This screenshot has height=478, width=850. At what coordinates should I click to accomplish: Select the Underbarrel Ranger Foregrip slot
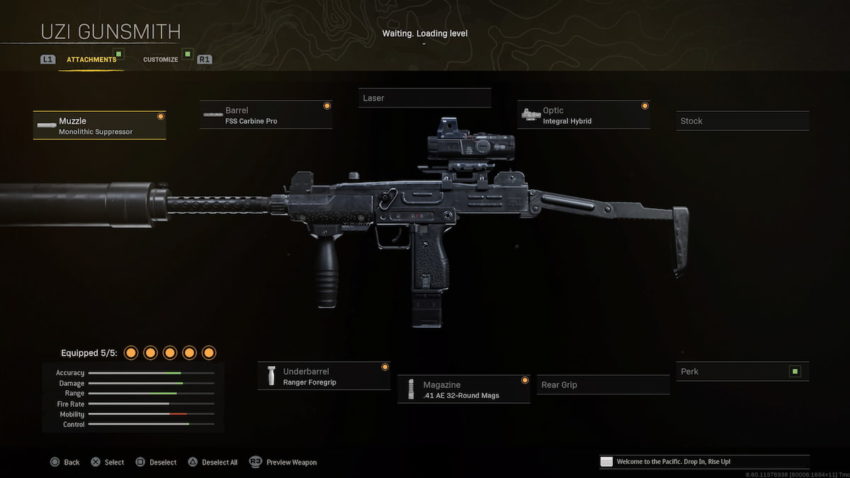(x=324, y=375)
